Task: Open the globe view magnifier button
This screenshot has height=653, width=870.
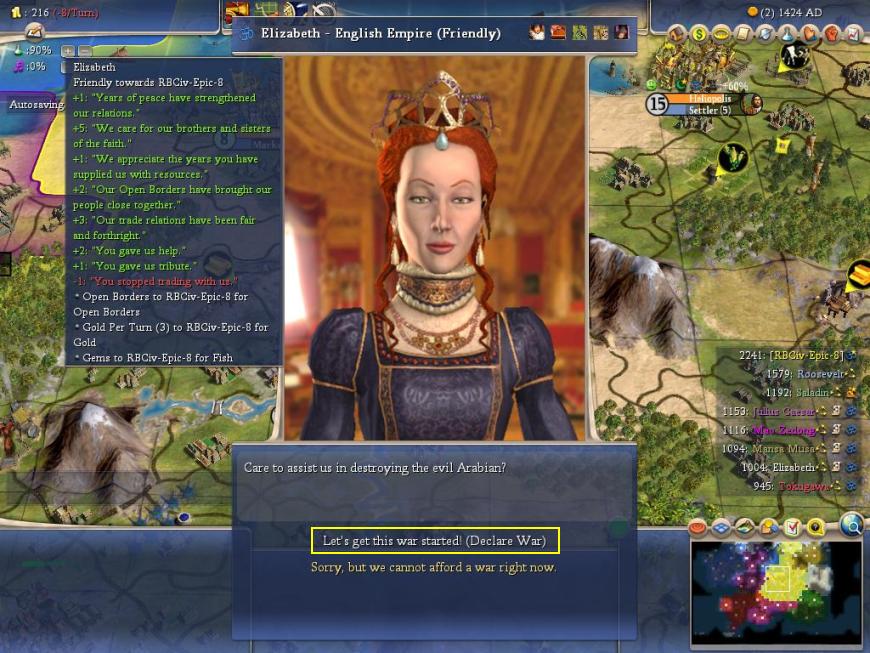Action: (851, 525)
